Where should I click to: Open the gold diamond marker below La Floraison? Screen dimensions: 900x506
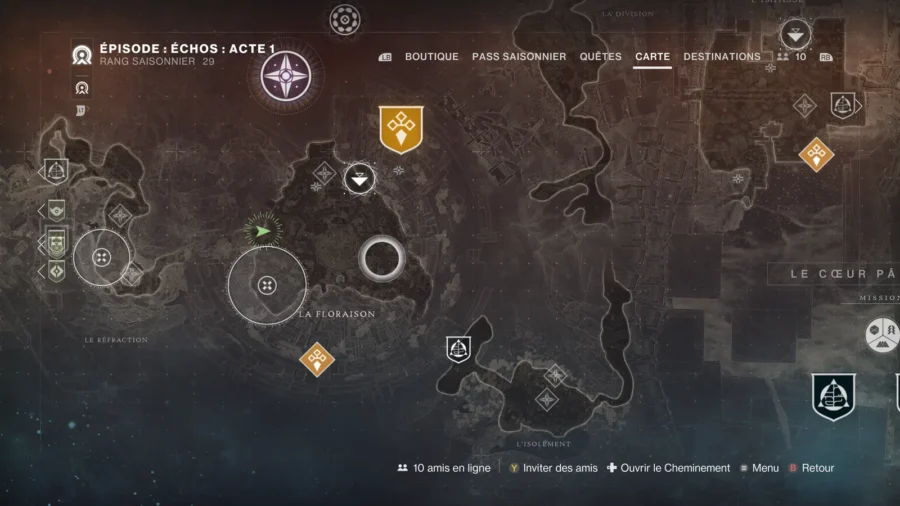coord(317,358)
